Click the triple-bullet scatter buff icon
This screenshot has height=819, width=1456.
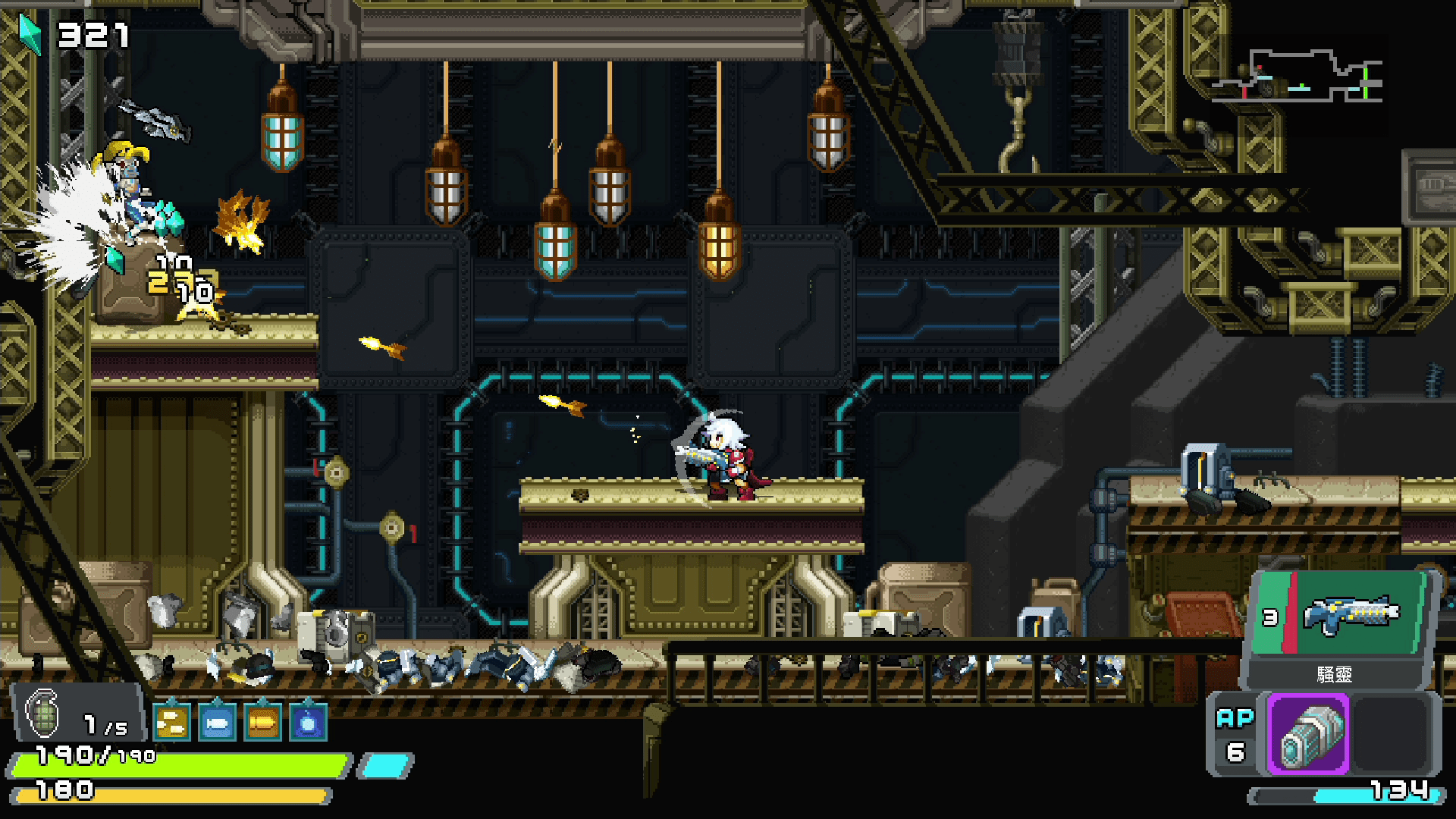point(171,722)
